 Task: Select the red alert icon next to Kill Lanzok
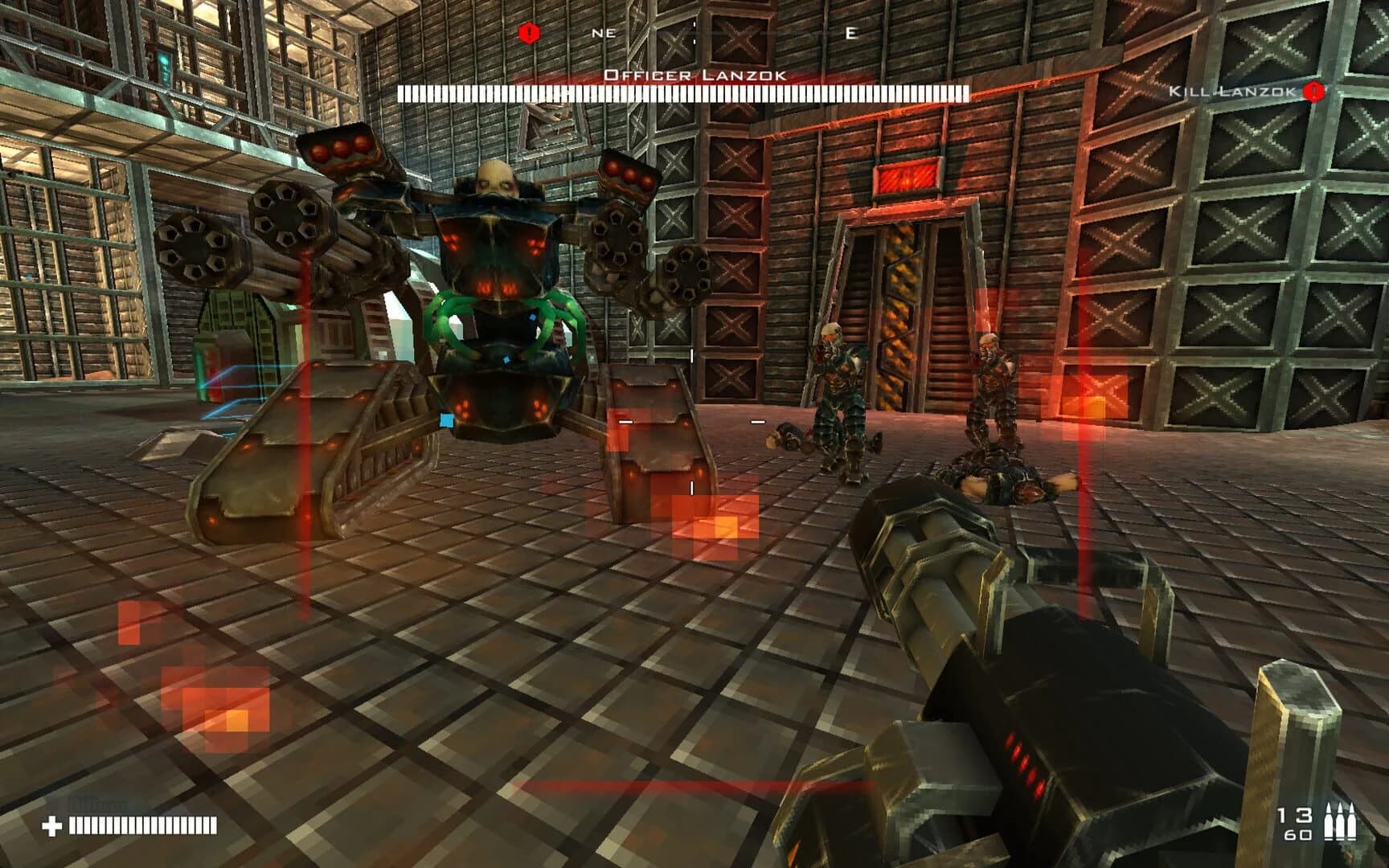click(x=1315, y=91)
